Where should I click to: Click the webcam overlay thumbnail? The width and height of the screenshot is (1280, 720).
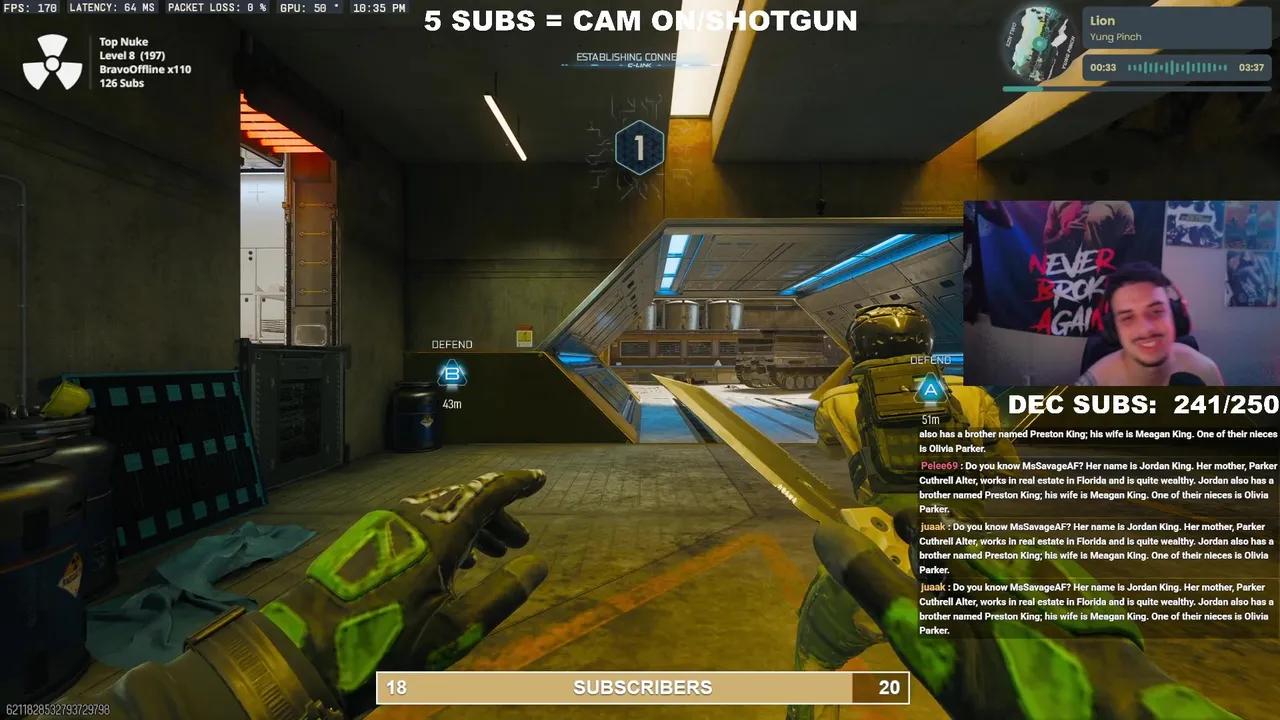(1120, 290)
